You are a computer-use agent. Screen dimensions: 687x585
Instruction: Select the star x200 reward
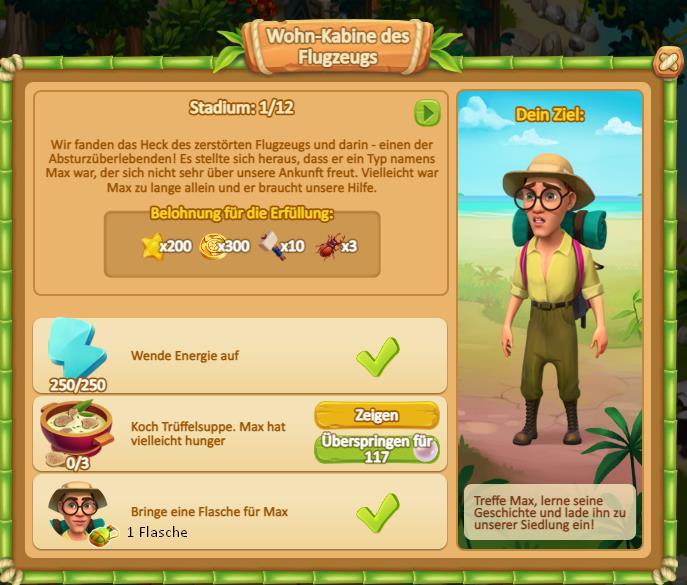152,245
